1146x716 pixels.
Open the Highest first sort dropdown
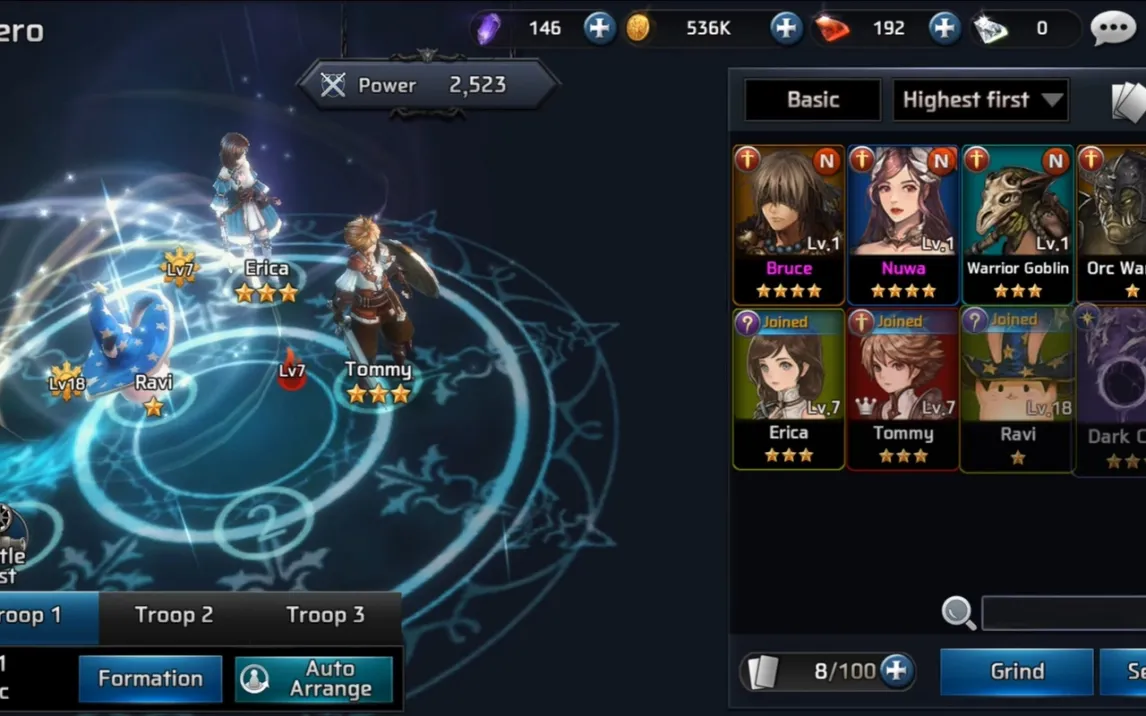[x=980, y=100]
